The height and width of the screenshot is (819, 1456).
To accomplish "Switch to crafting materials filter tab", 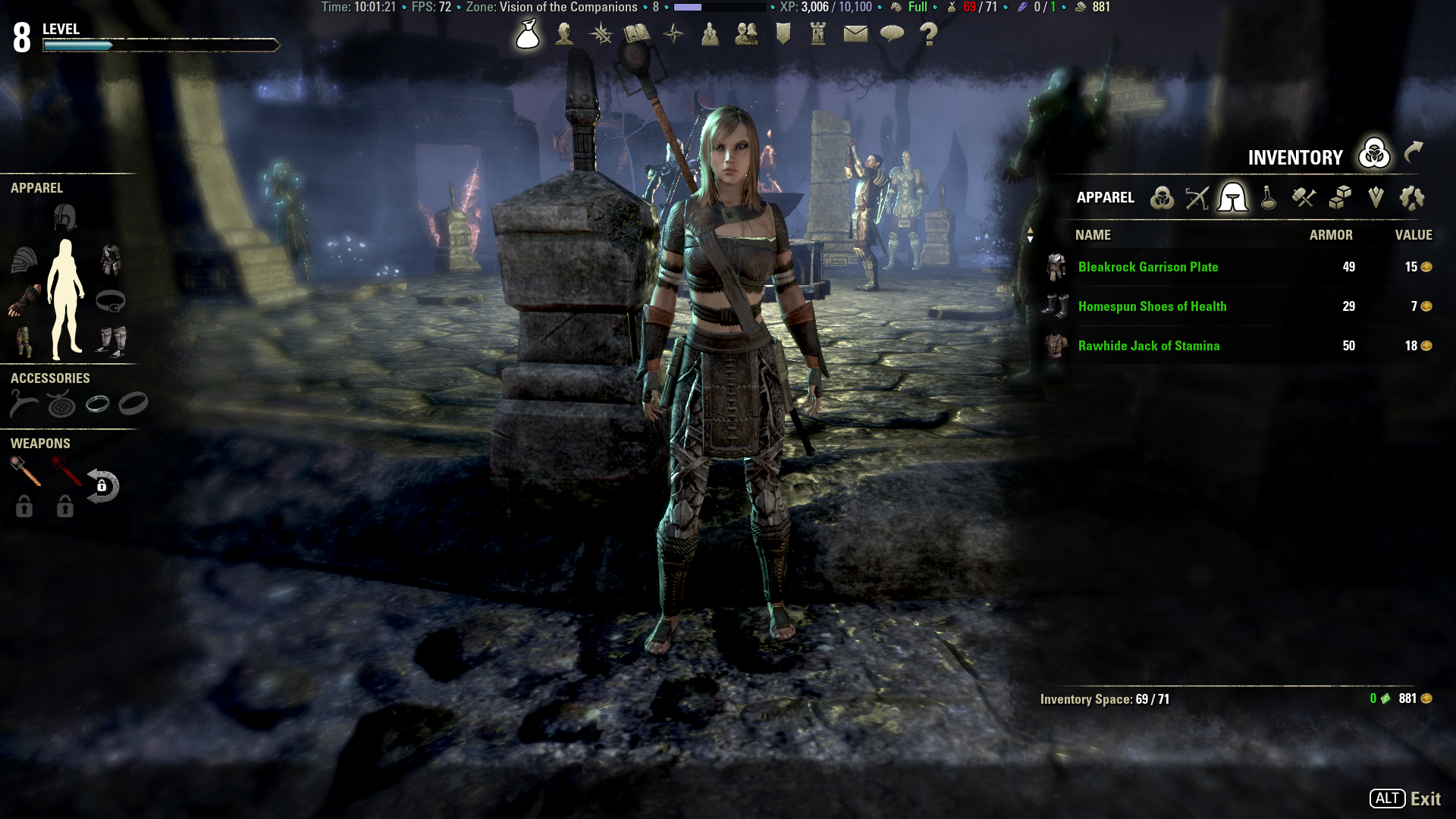I will pyautogui.click(x=1304, y=198).
